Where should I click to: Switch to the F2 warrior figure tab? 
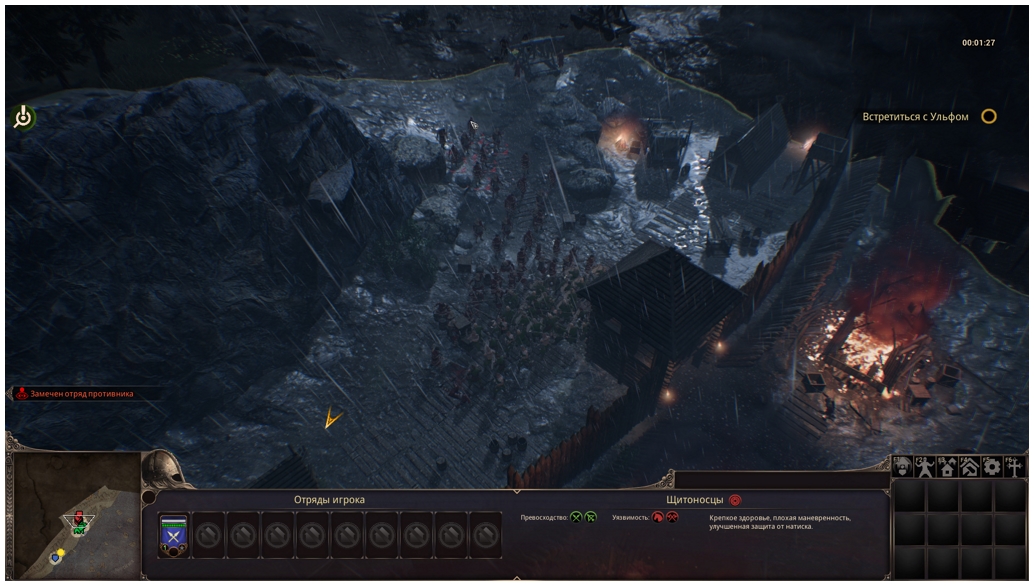pos(925,466)
